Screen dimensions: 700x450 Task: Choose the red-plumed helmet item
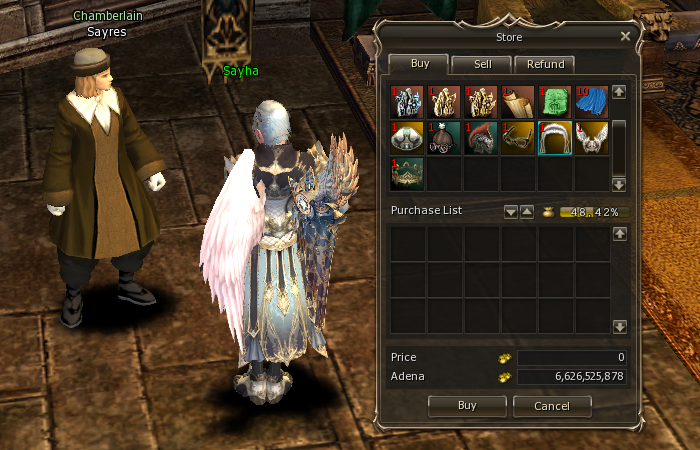click(481, 138)
